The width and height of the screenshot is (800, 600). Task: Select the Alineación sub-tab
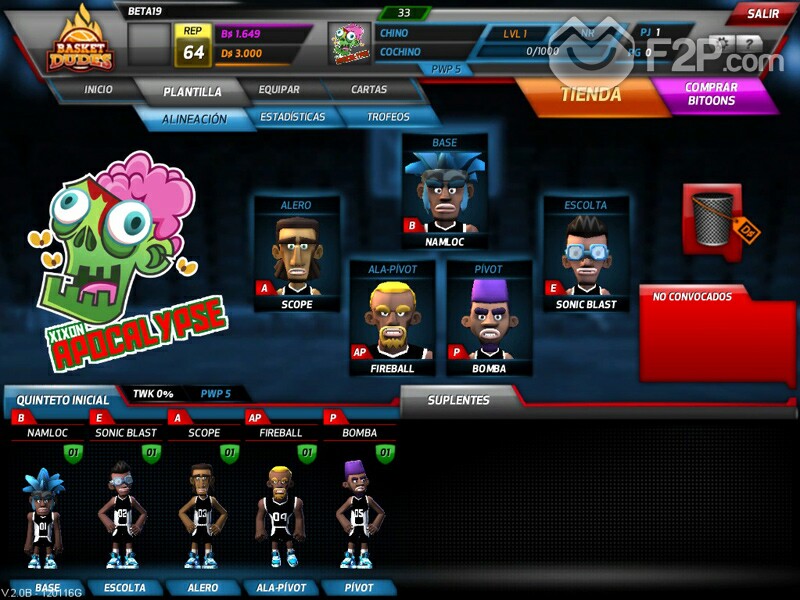click(194, 118)
